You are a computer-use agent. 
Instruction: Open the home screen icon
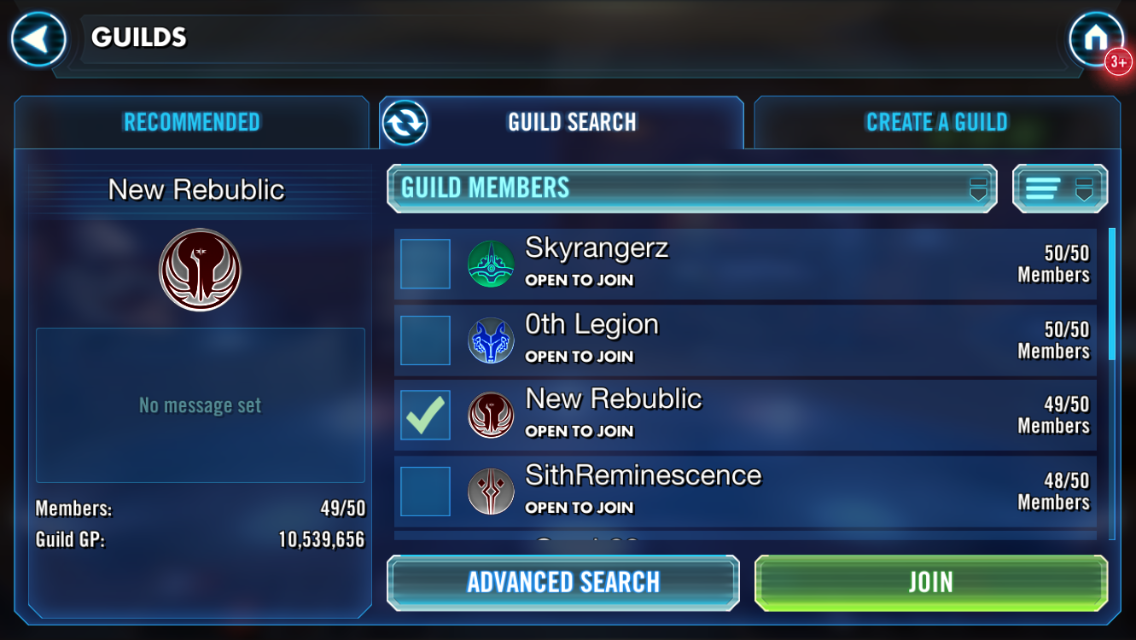click(1095, 40)
